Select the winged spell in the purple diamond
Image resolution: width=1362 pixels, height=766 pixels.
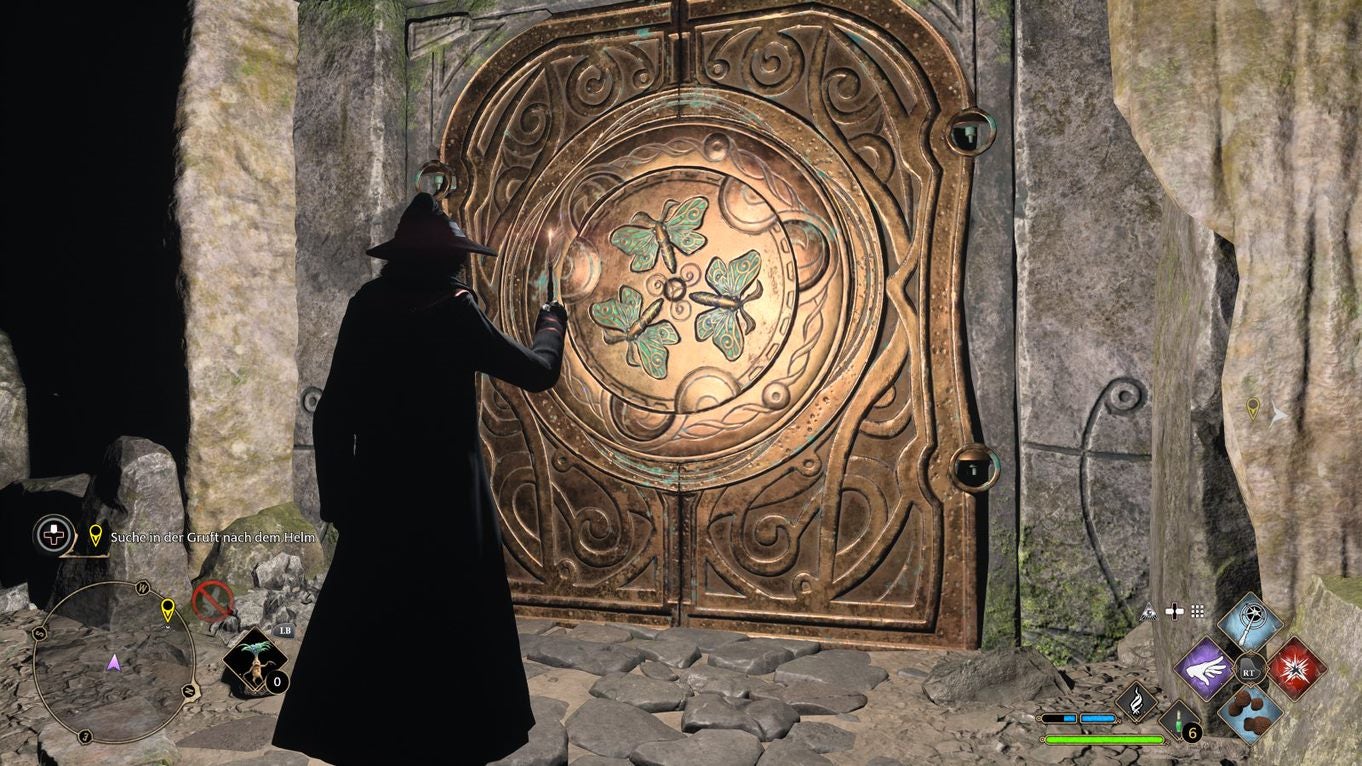1205,668
